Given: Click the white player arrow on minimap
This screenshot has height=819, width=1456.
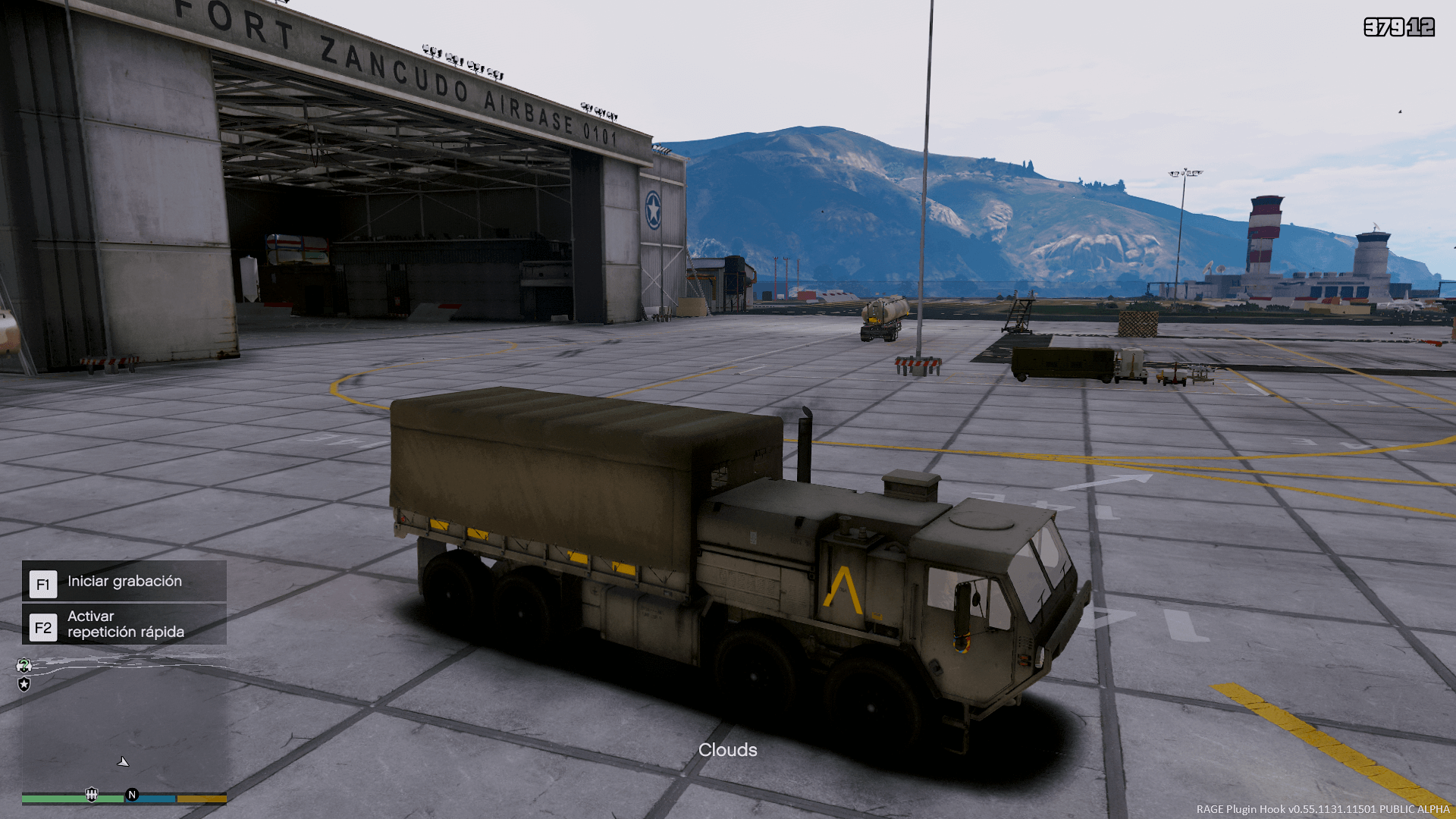Looking at the screenshot, I should coord(123,761).
